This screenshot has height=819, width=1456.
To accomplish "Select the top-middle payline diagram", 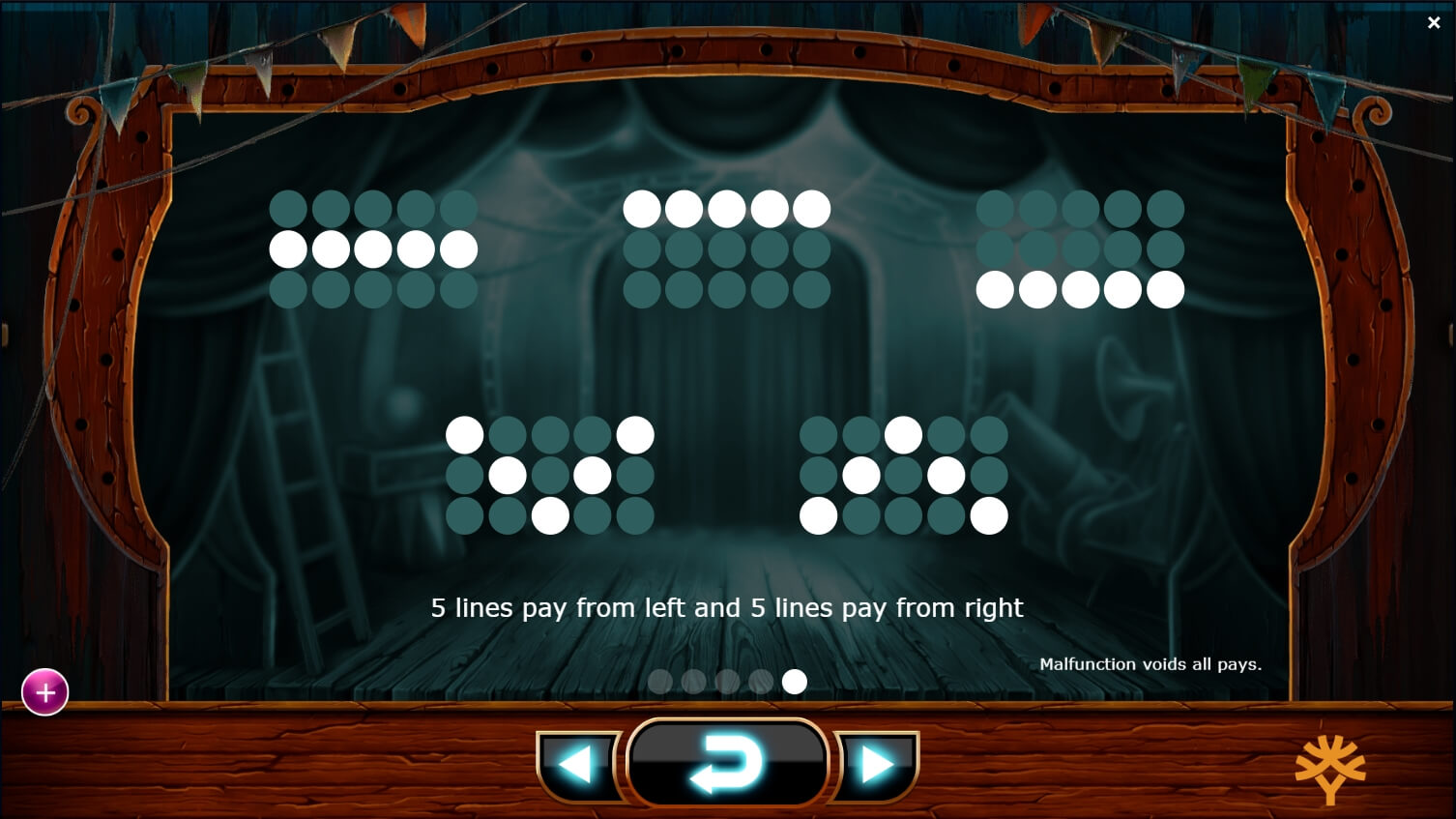I will (x=728, y=249).
